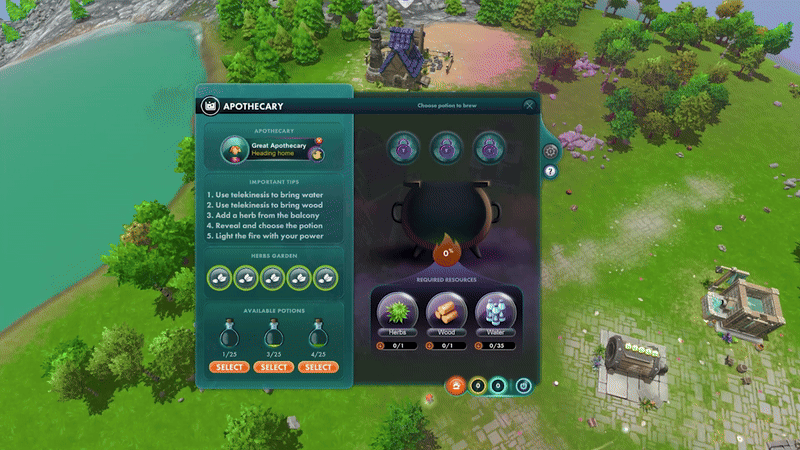Choose the Water resource orb
Viewport: 800px width, 450px height.
(x=495, y=309)
